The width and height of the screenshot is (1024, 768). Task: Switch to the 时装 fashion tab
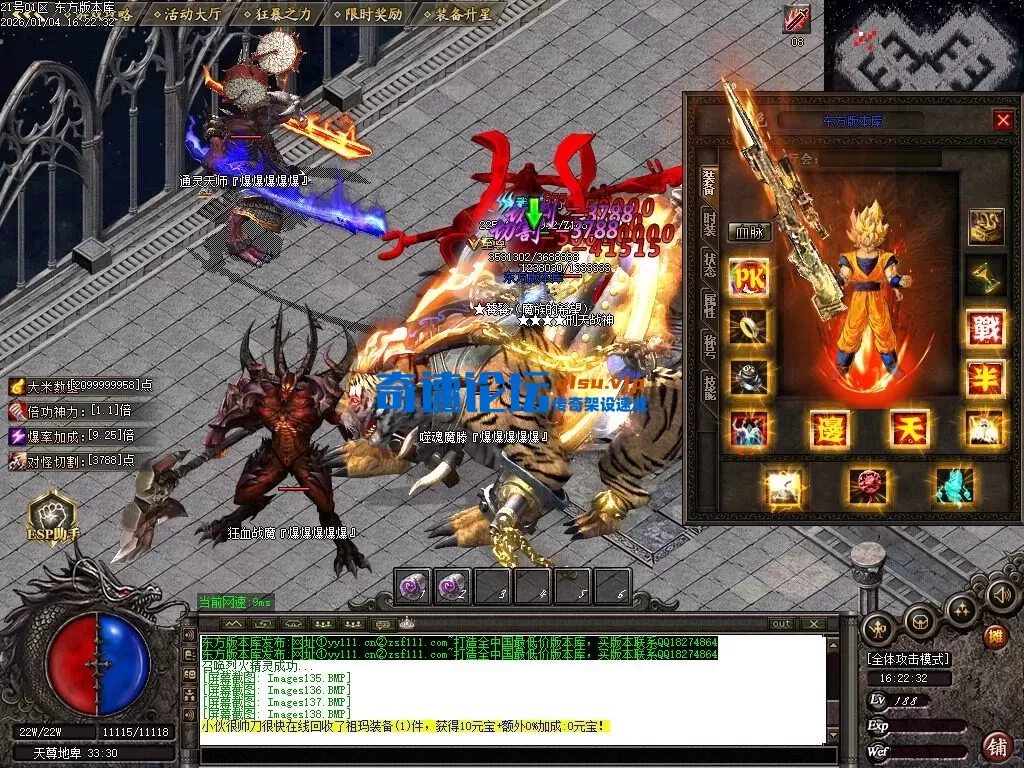click(x=709, y=222)
